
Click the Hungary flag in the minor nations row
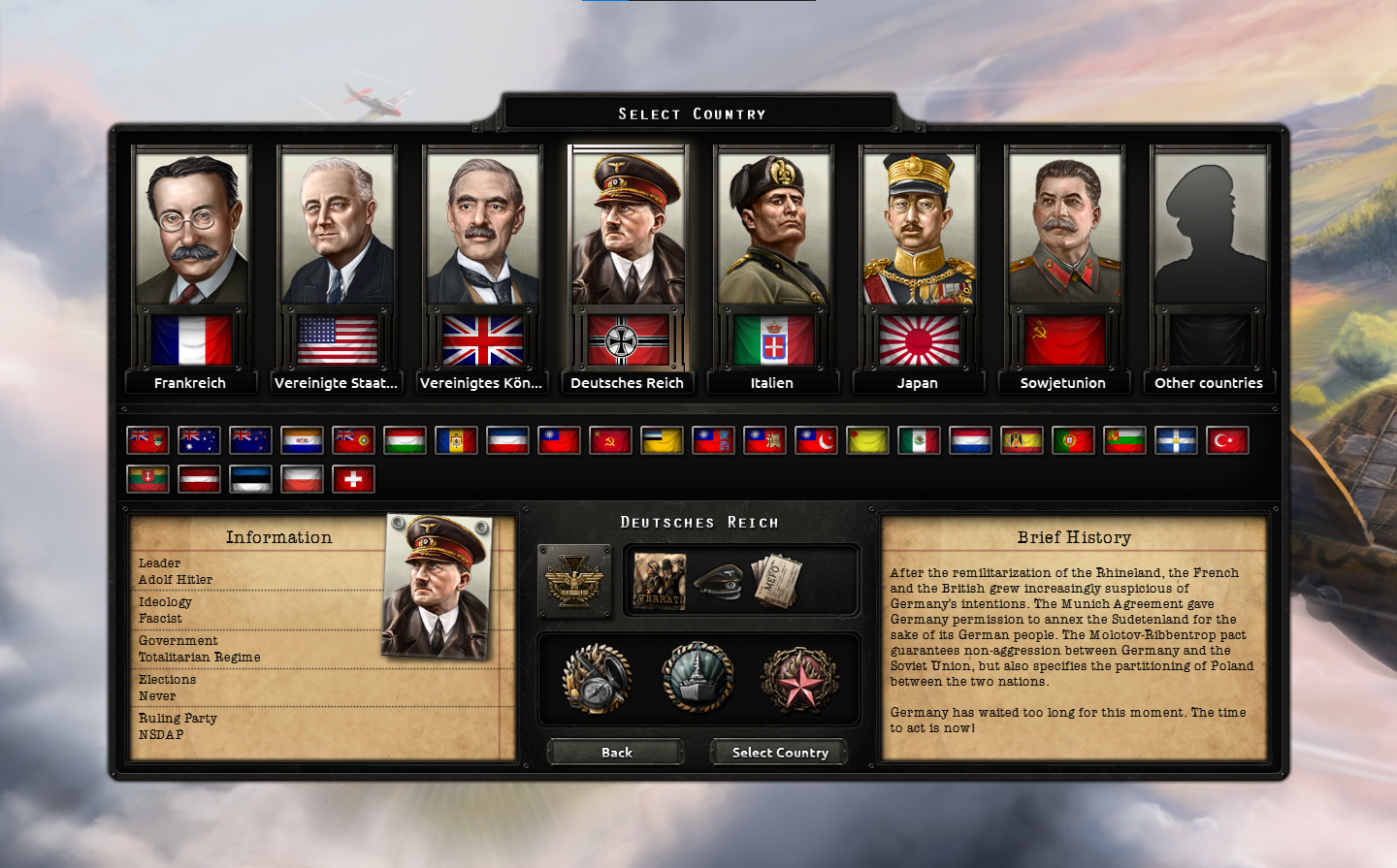click(x=405, y=440)
